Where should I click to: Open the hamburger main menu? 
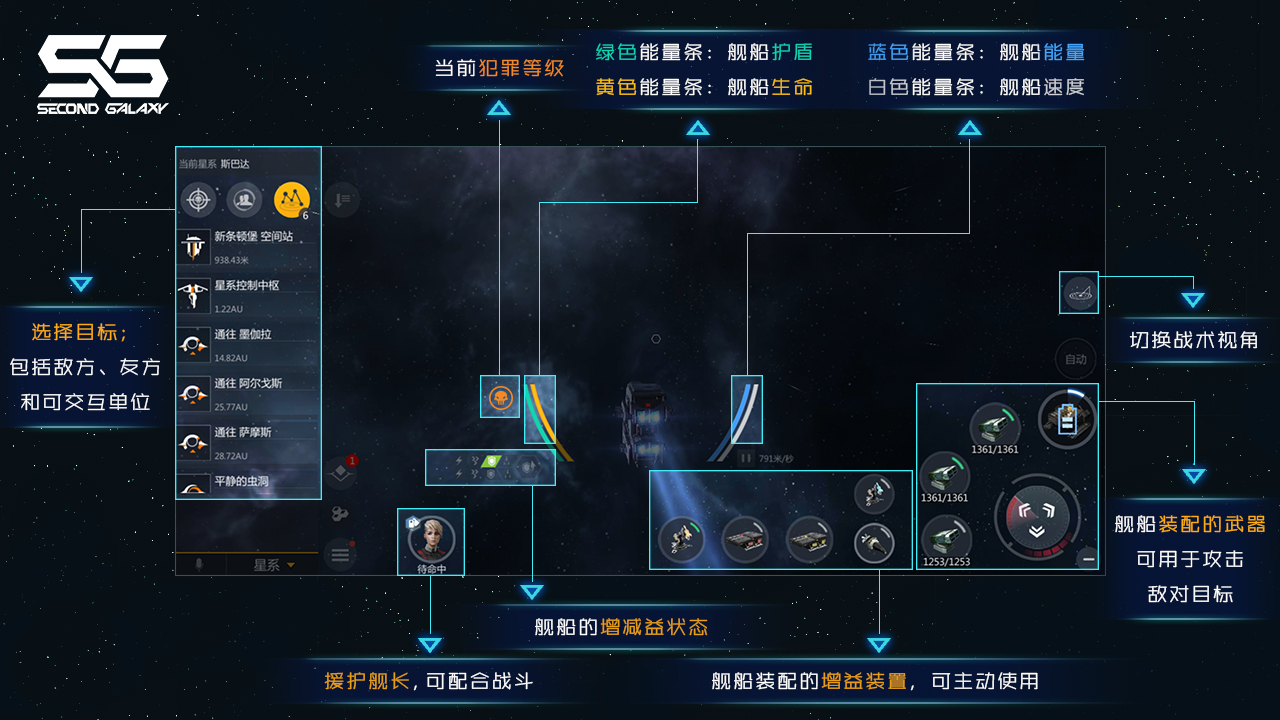tap(340, 554)
